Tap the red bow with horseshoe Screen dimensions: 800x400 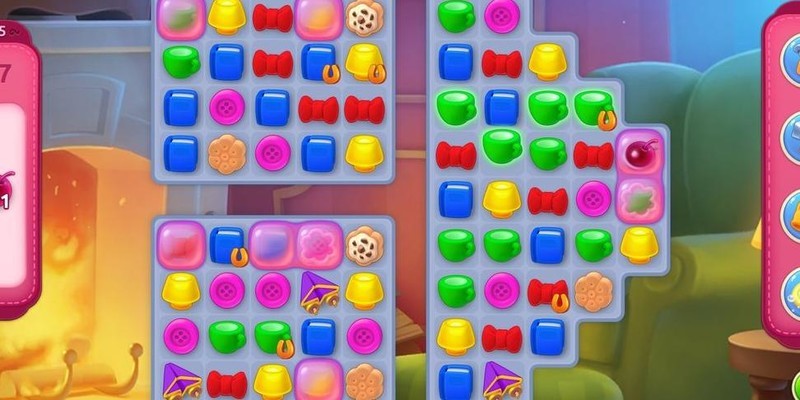coord(547,291)
